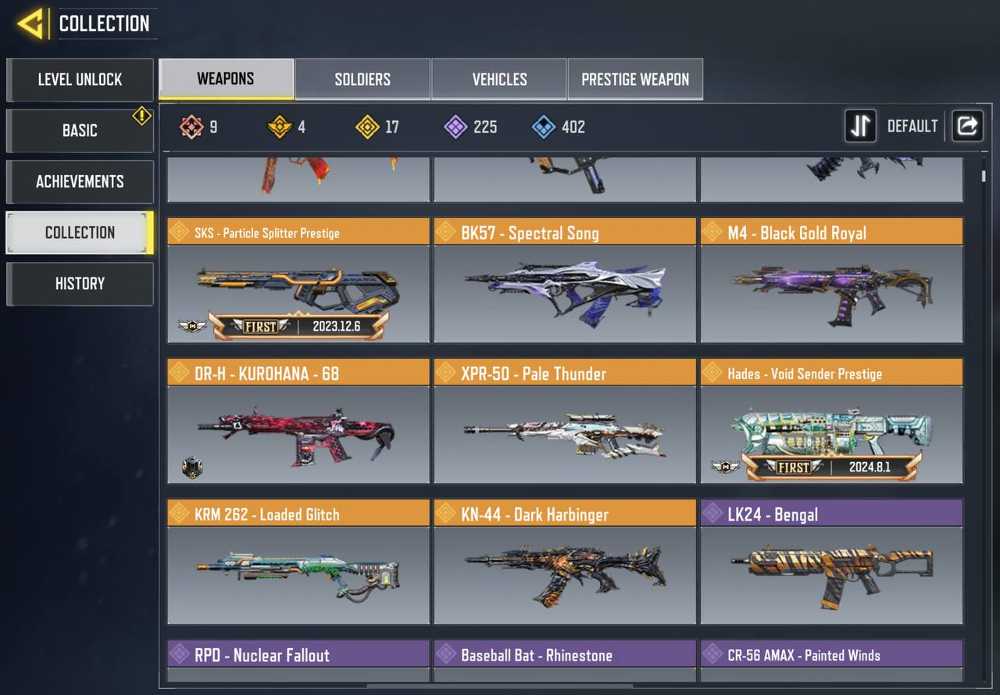Open the Basic profile section
Screen dimensions: 1000x695
80,131
